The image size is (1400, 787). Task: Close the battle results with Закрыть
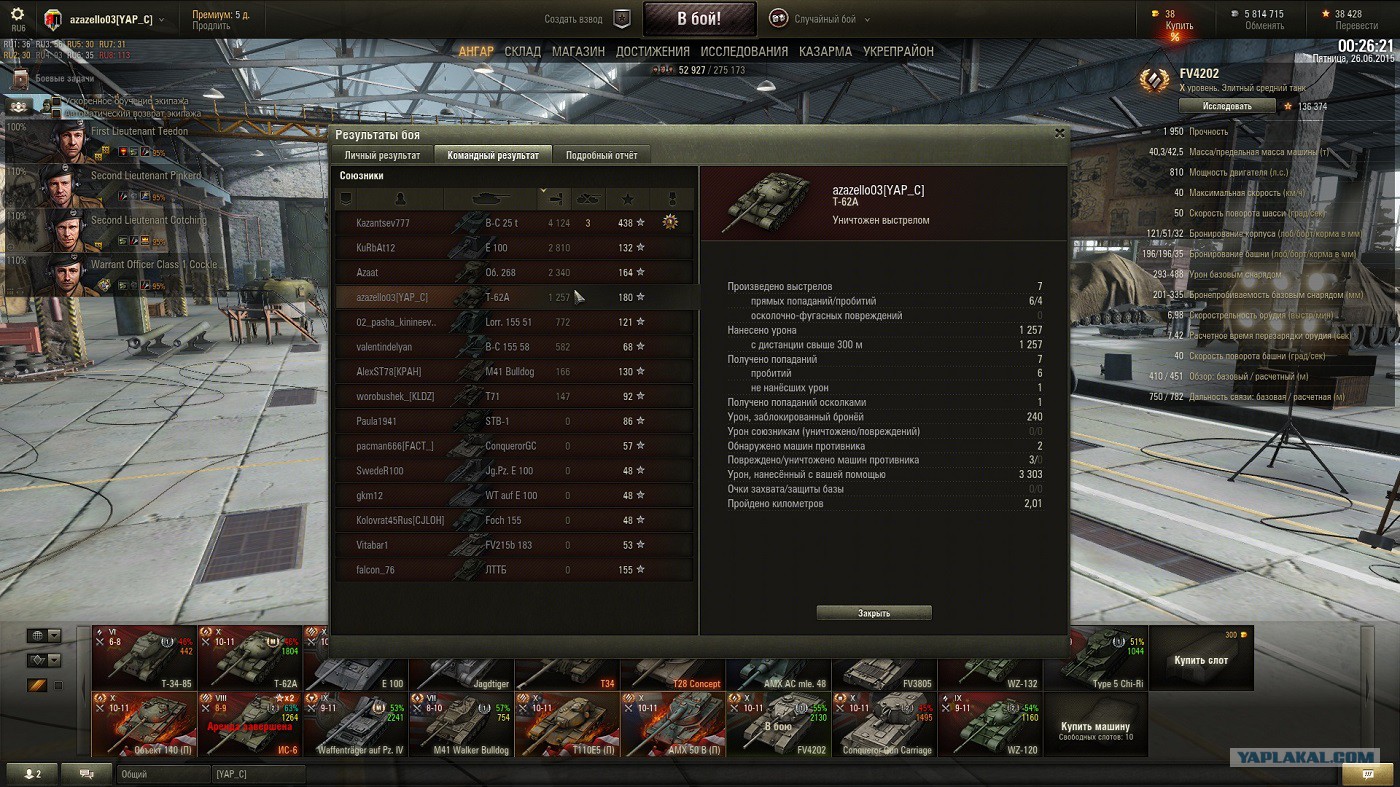pos(873,613)
